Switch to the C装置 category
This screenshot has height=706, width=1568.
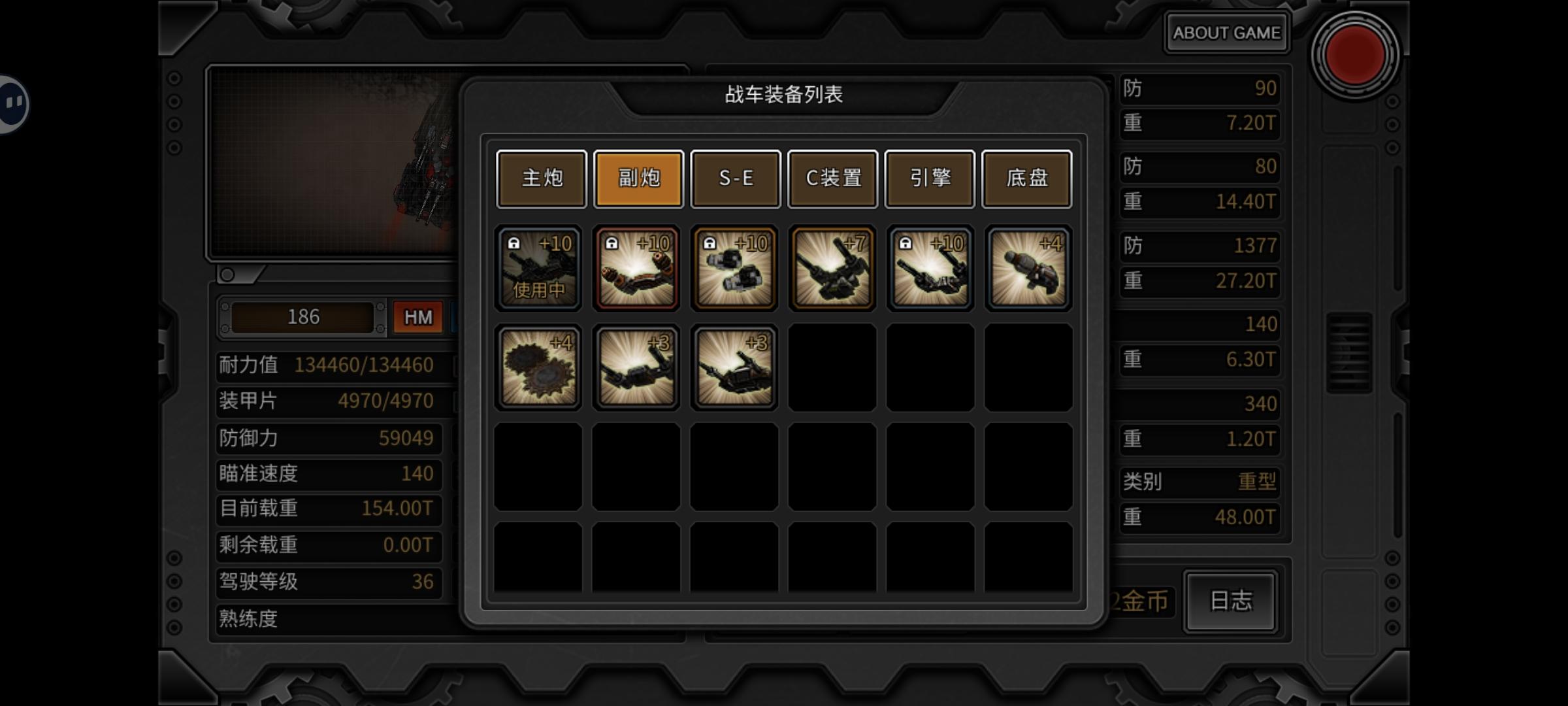(x=832, y=178)
